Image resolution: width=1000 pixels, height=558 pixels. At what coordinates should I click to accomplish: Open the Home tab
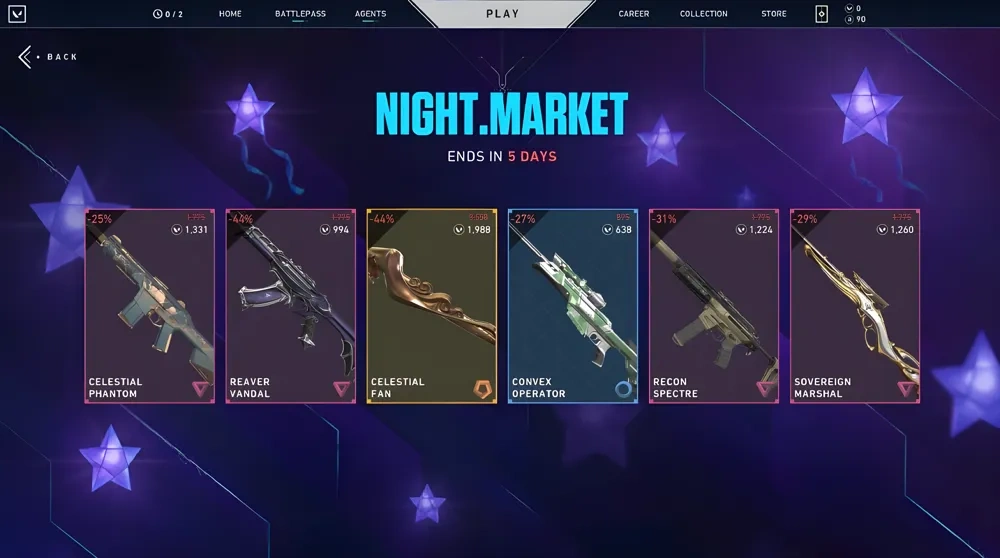click(x=230, y=14)
